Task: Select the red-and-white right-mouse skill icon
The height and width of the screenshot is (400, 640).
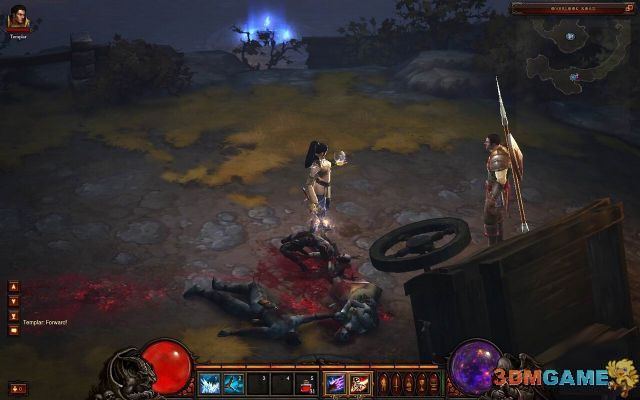Action: [358, 381]
